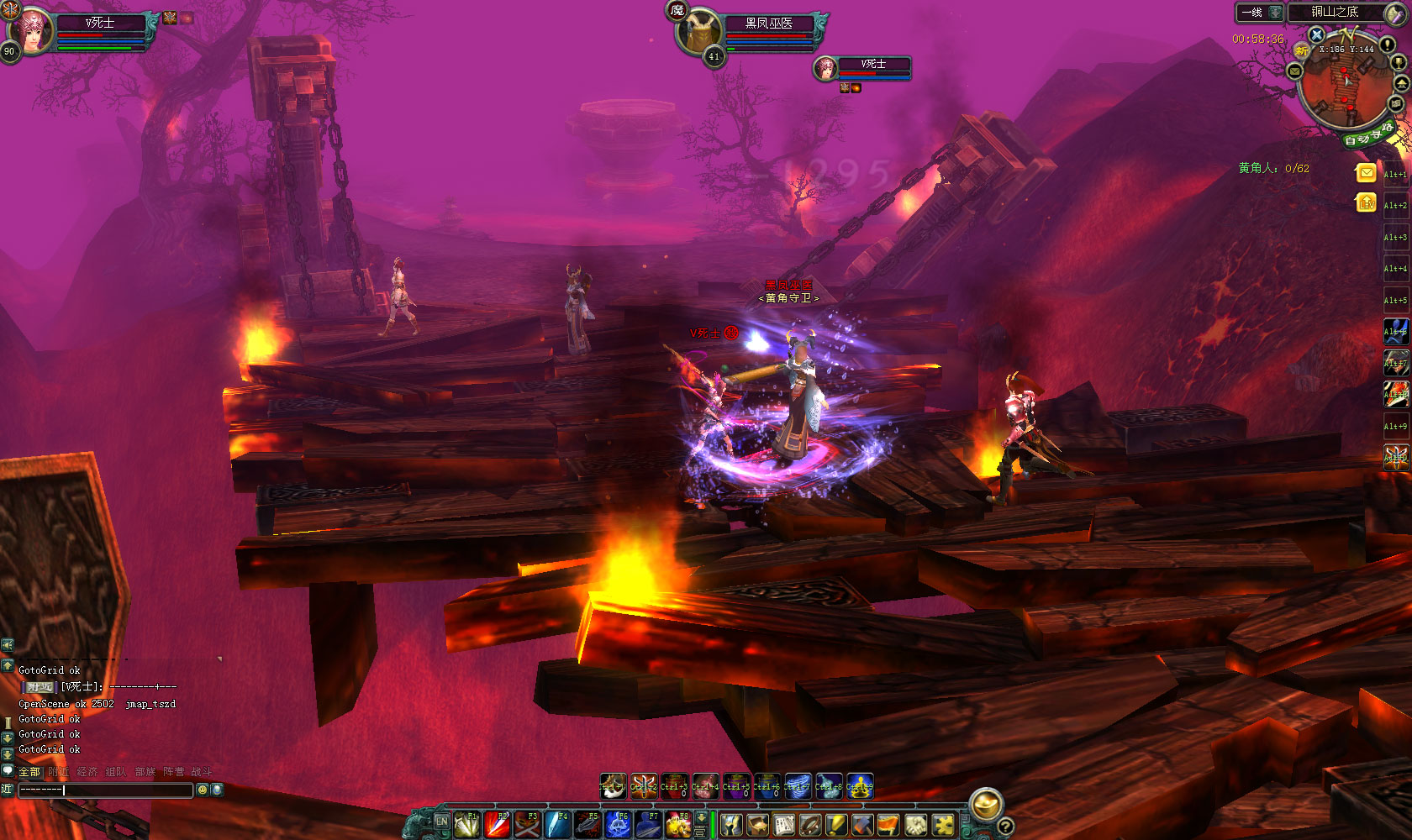Use the F6 blue skull skill
The width and height of the screenshot is (1412, 840).
pos(618,825)
